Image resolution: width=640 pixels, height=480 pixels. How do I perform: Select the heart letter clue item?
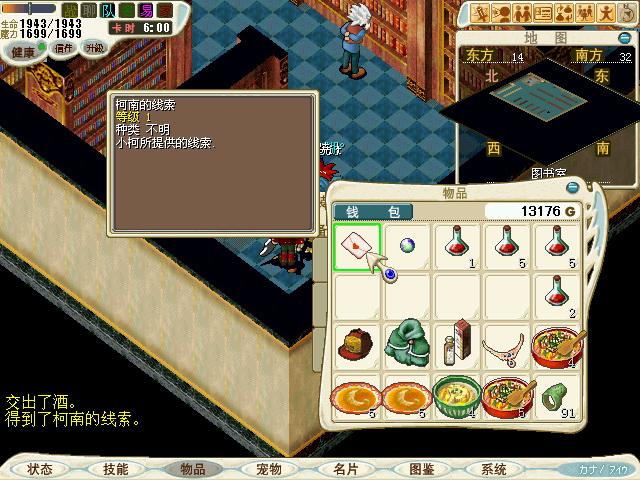(x=356, y=247)
